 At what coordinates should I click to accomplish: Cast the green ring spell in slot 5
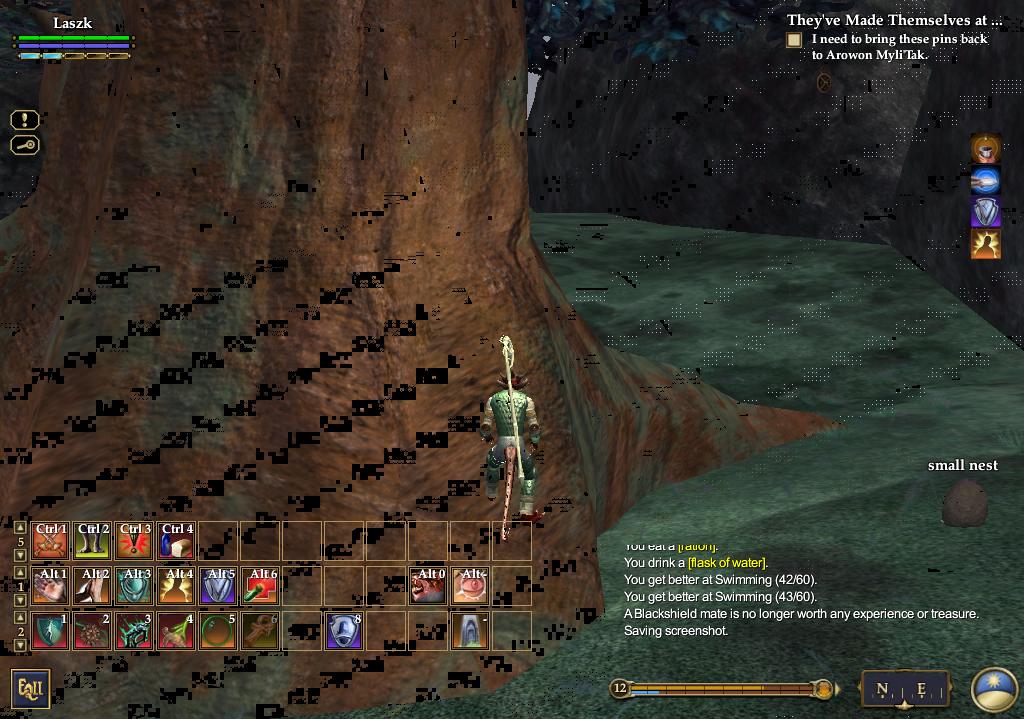click(x=218, y=631)
